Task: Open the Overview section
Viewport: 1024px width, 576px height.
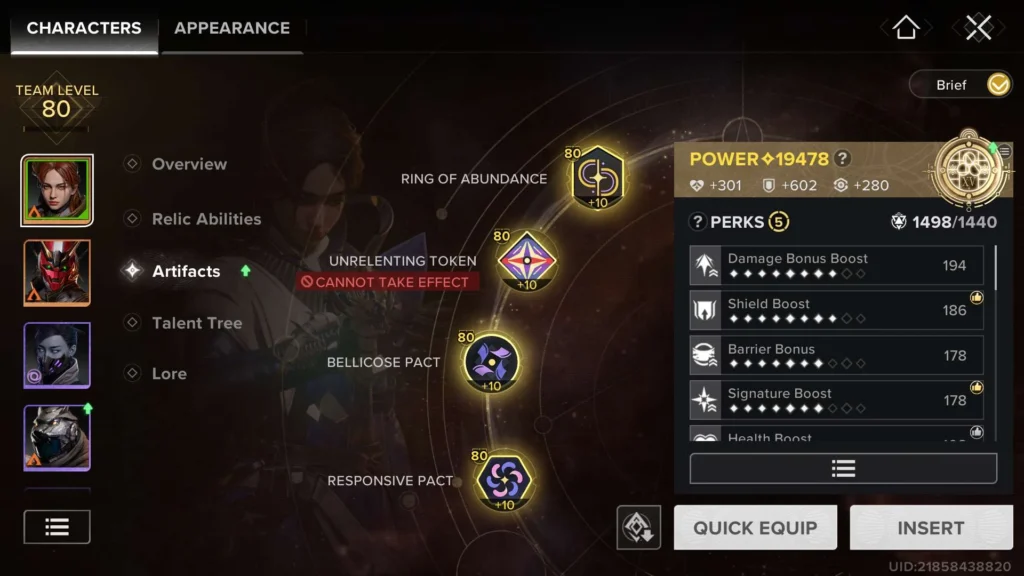Action: pos(189,164)
